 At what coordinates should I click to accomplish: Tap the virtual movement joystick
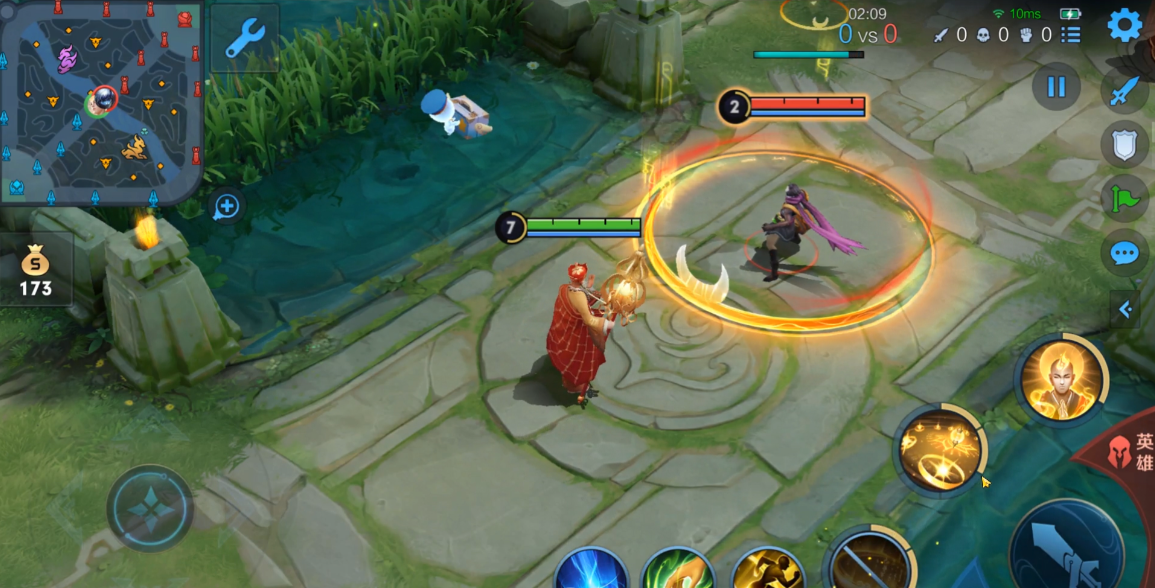point(150,508)
